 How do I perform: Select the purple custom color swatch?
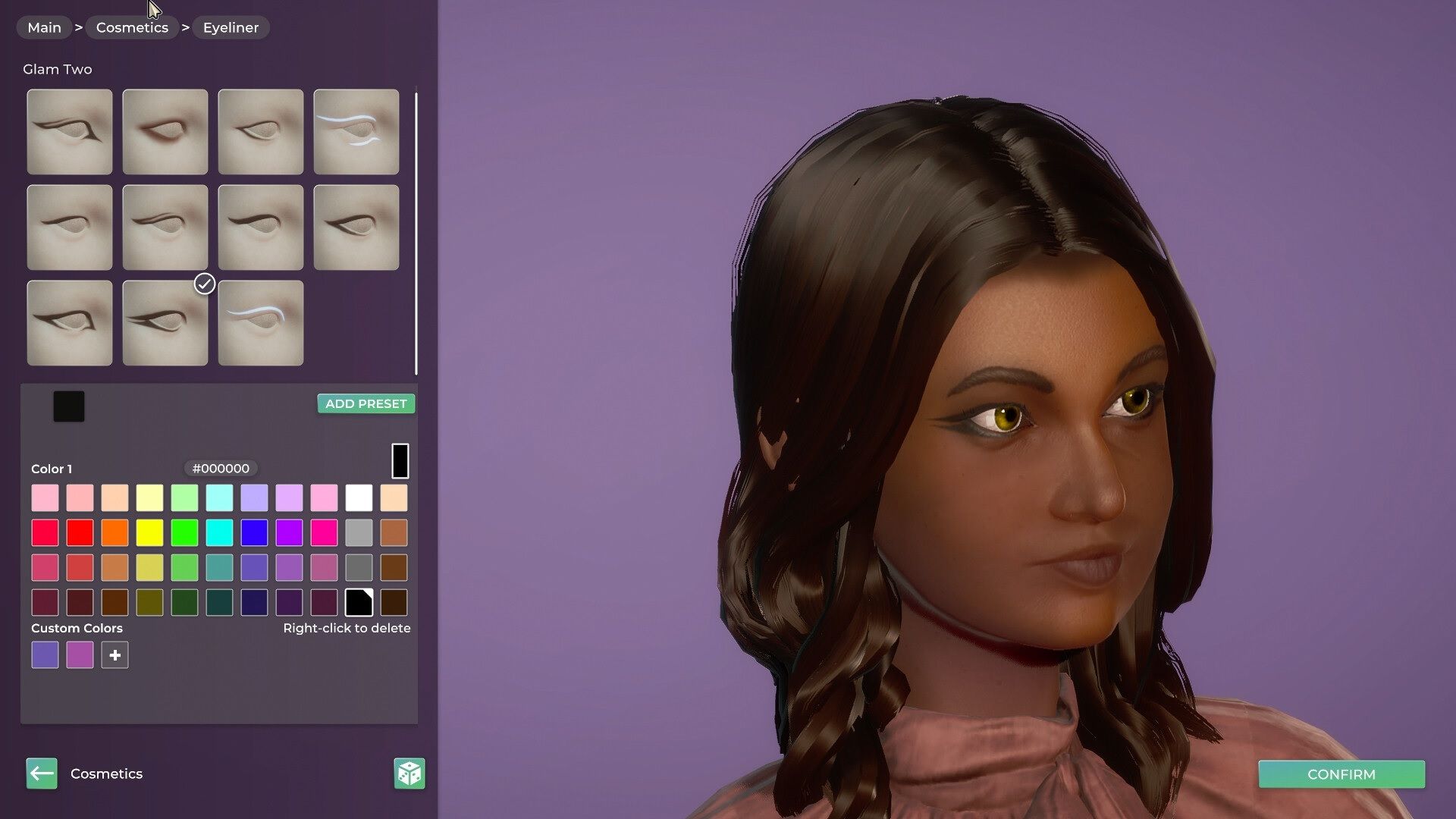(x=45, y=654)
